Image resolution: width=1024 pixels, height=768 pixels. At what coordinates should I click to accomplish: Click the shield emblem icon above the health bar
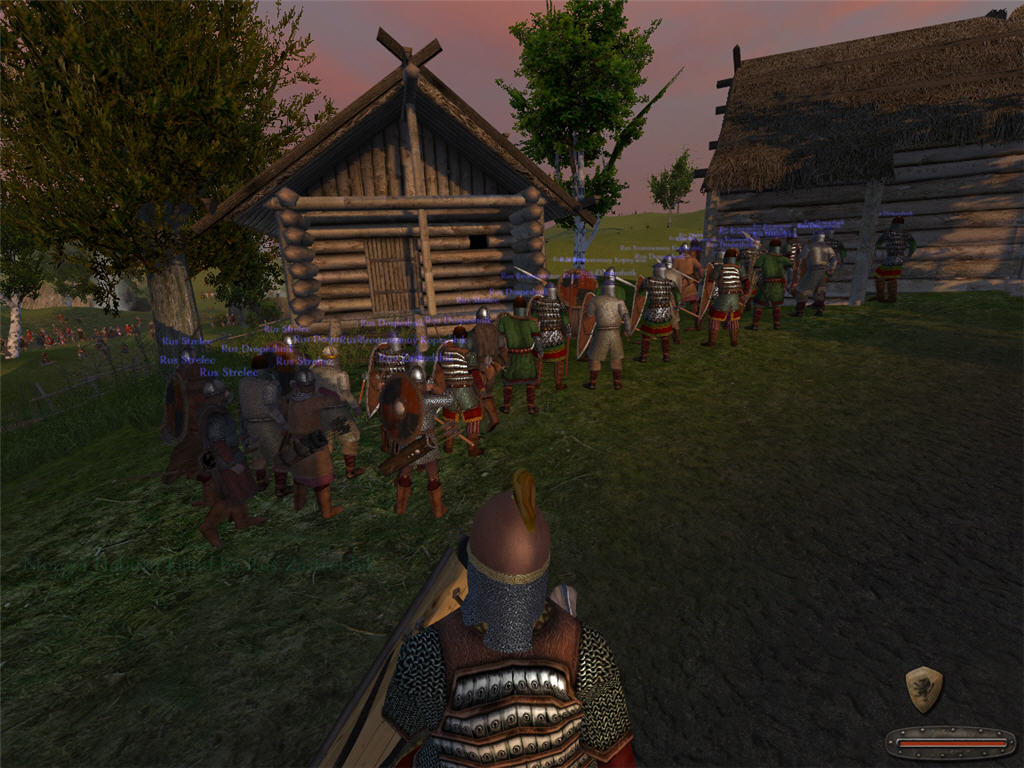[924, 689]
